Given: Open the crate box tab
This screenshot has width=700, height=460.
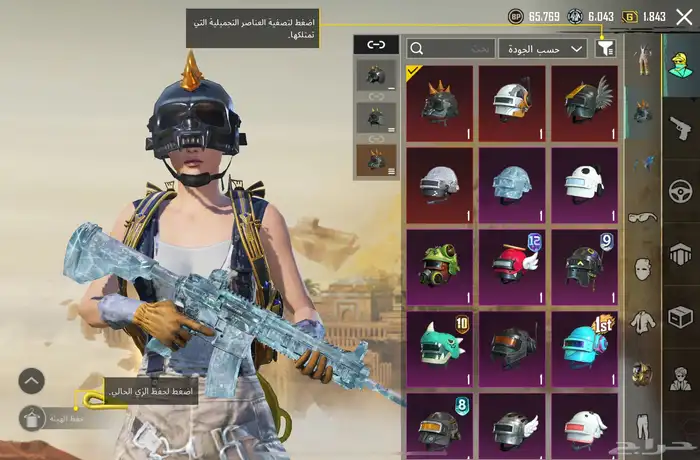Looking at the screenshot, I should pos(681,316).
